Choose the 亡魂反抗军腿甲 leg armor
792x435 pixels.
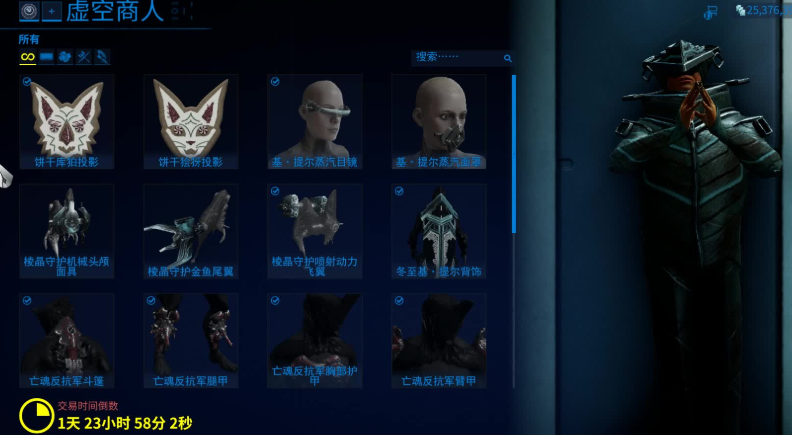(x=190, y=340)
